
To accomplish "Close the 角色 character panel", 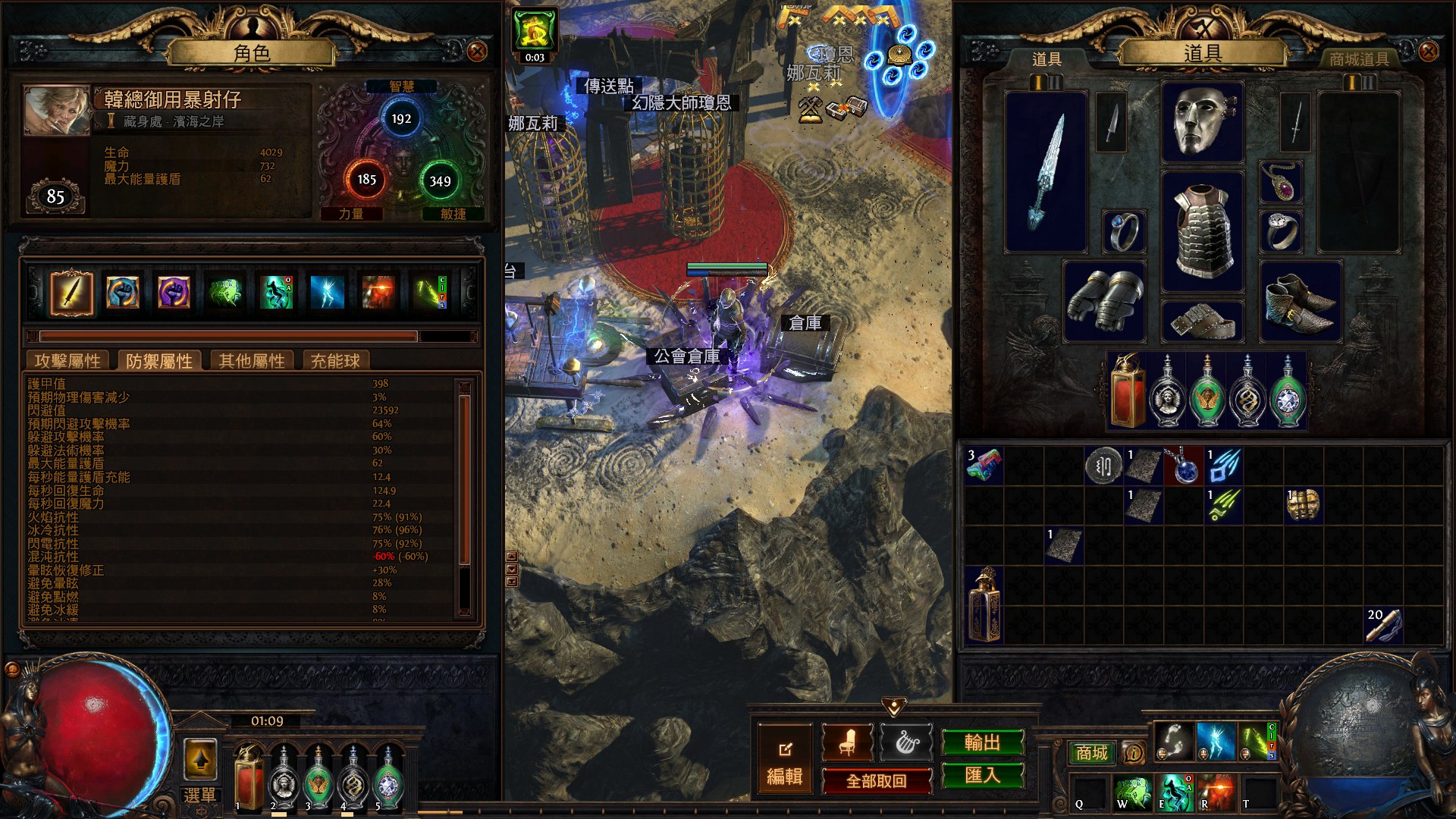I will 477,52.
